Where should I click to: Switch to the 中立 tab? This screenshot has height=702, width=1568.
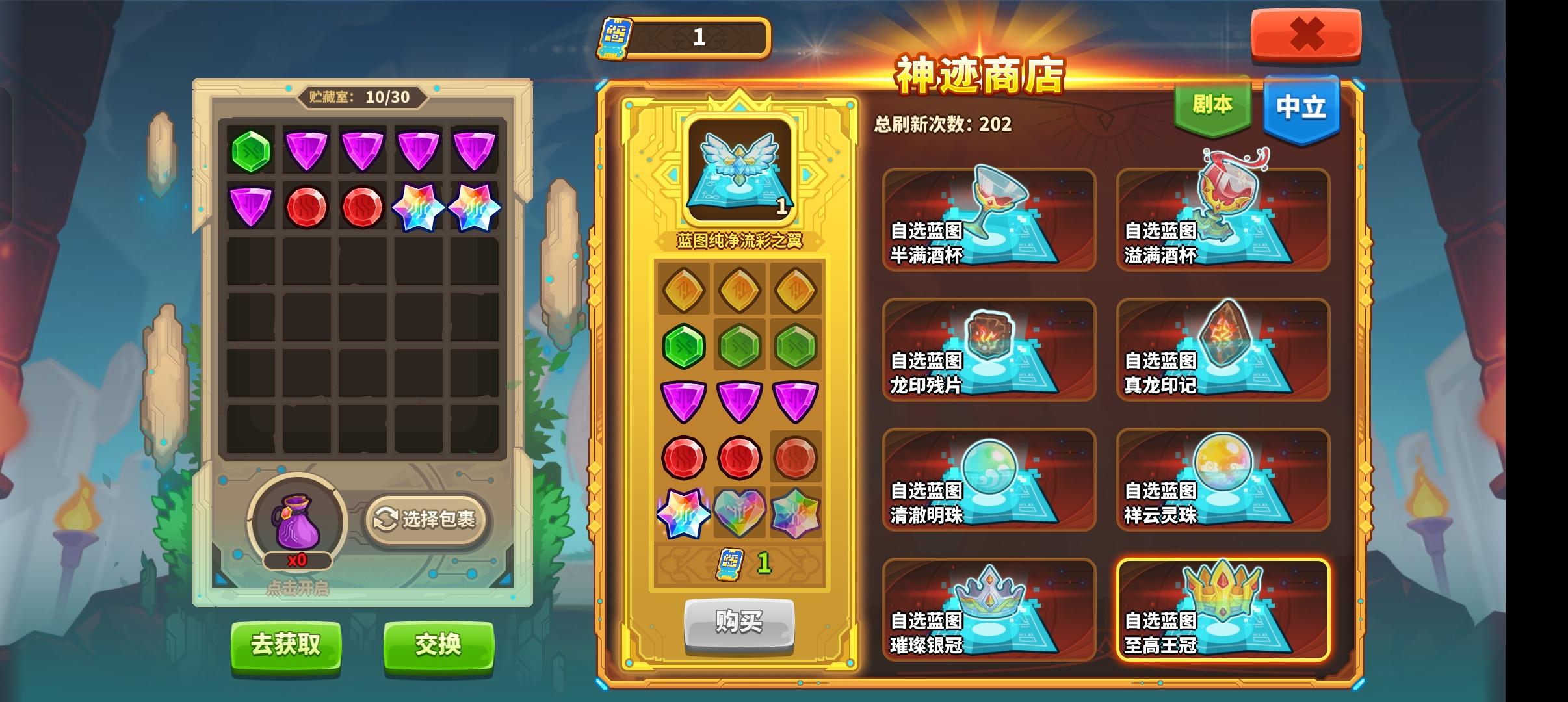click(1302, 108)
